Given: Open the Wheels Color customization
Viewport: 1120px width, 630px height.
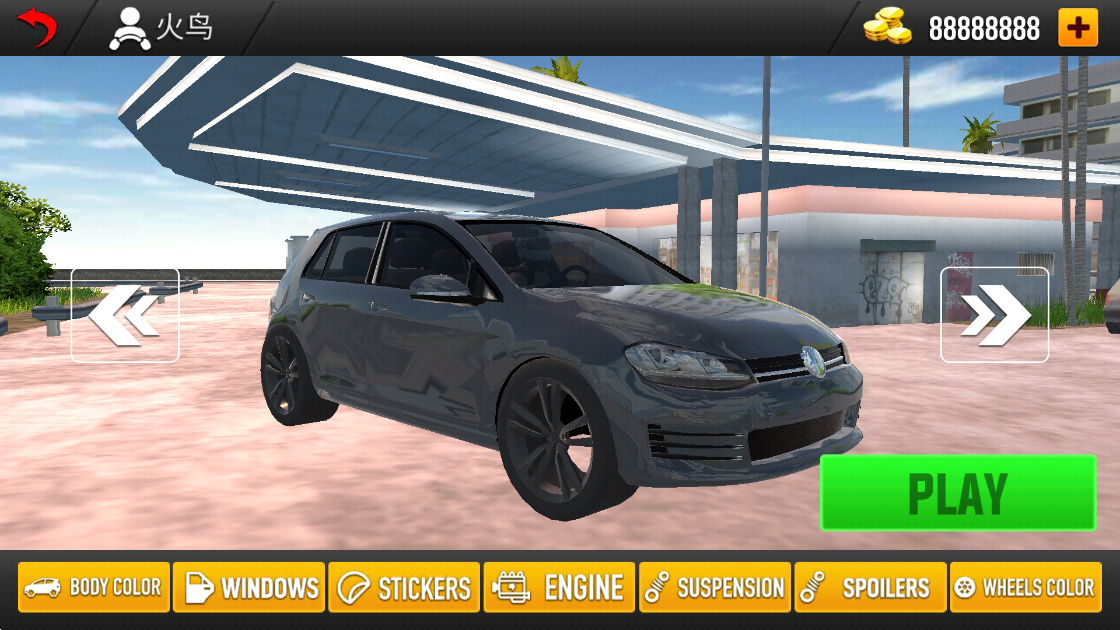Looking at the screenshot, I should coord(1025,587).
